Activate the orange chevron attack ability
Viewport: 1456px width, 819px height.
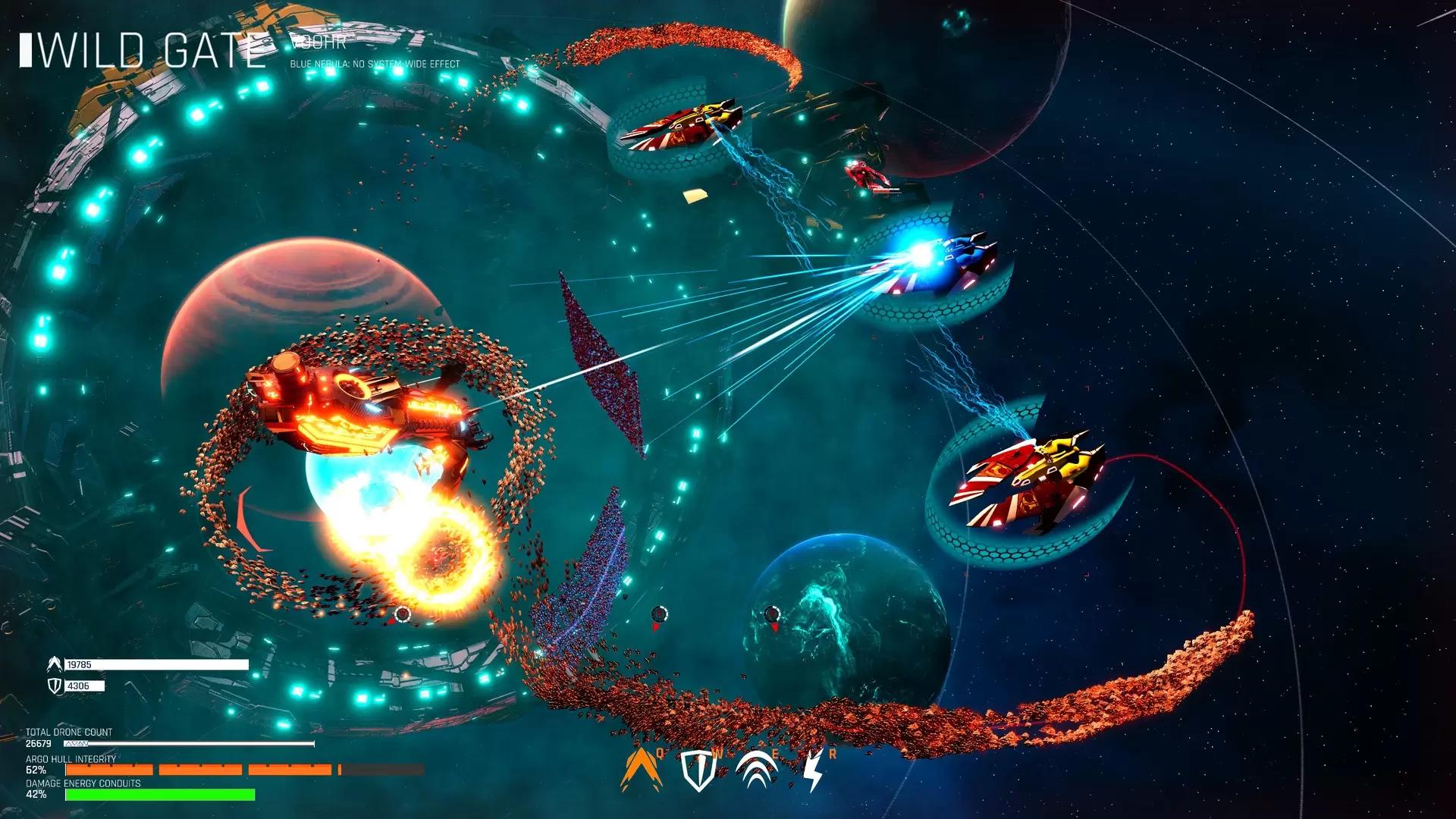point(639,770)
